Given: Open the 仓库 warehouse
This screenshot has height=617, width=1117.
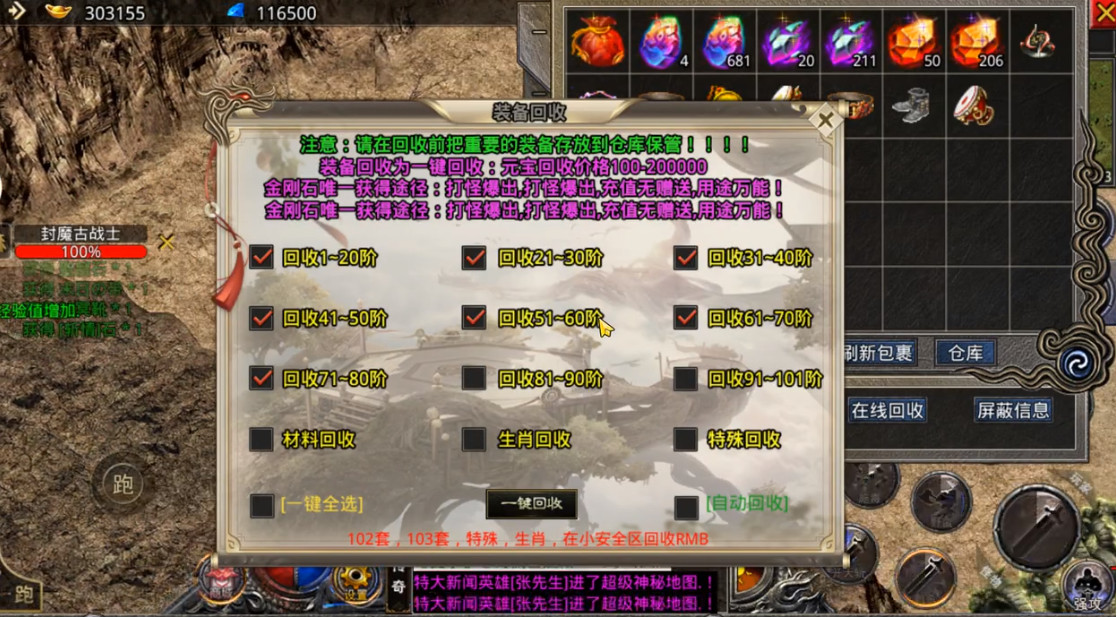Looking at the screenshot, I should tap(965, 353).
